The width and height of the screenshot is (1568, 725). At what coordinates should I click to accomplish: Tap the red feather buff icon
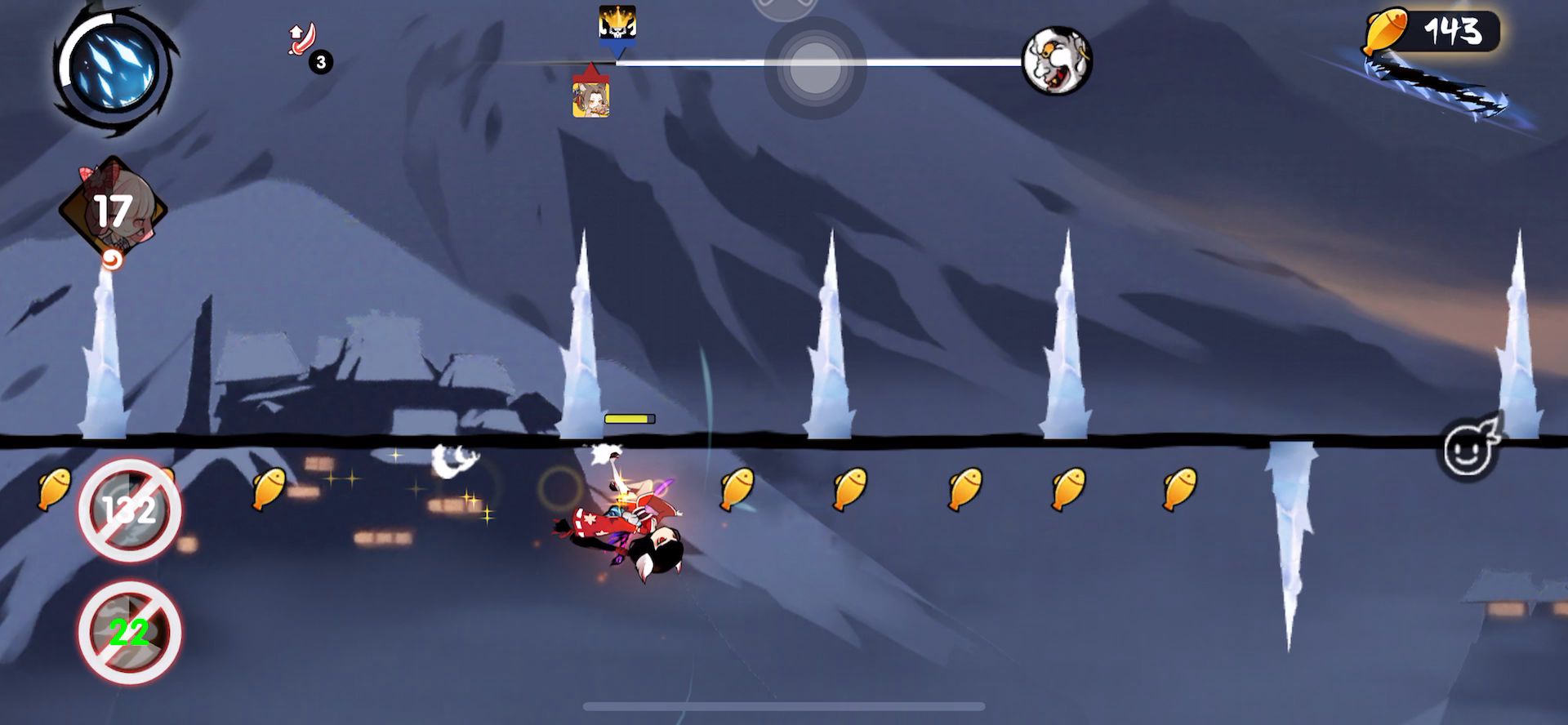pos(303,39)
